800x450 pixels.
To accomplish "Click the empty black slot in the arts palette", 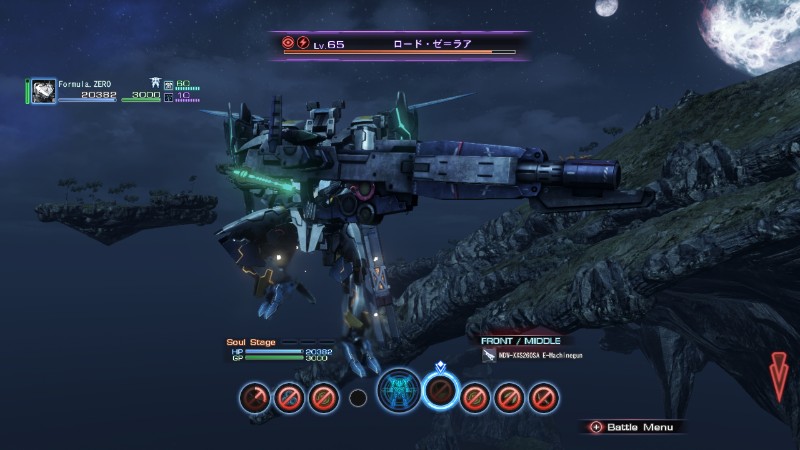I will (x=357, y=398).
